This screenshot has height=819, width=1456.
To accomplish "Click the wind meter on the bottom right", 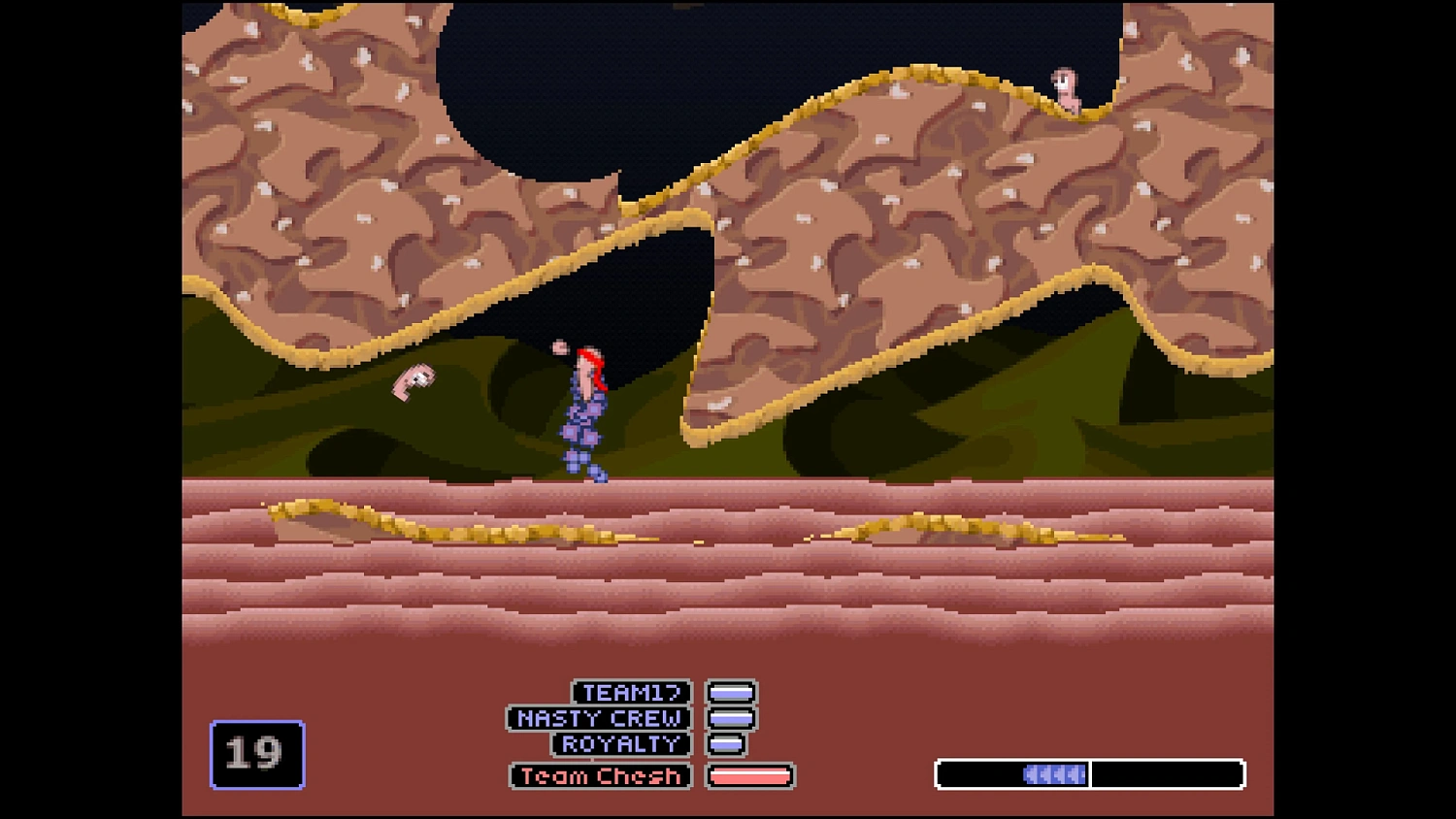I will [x=1089, y=774].
